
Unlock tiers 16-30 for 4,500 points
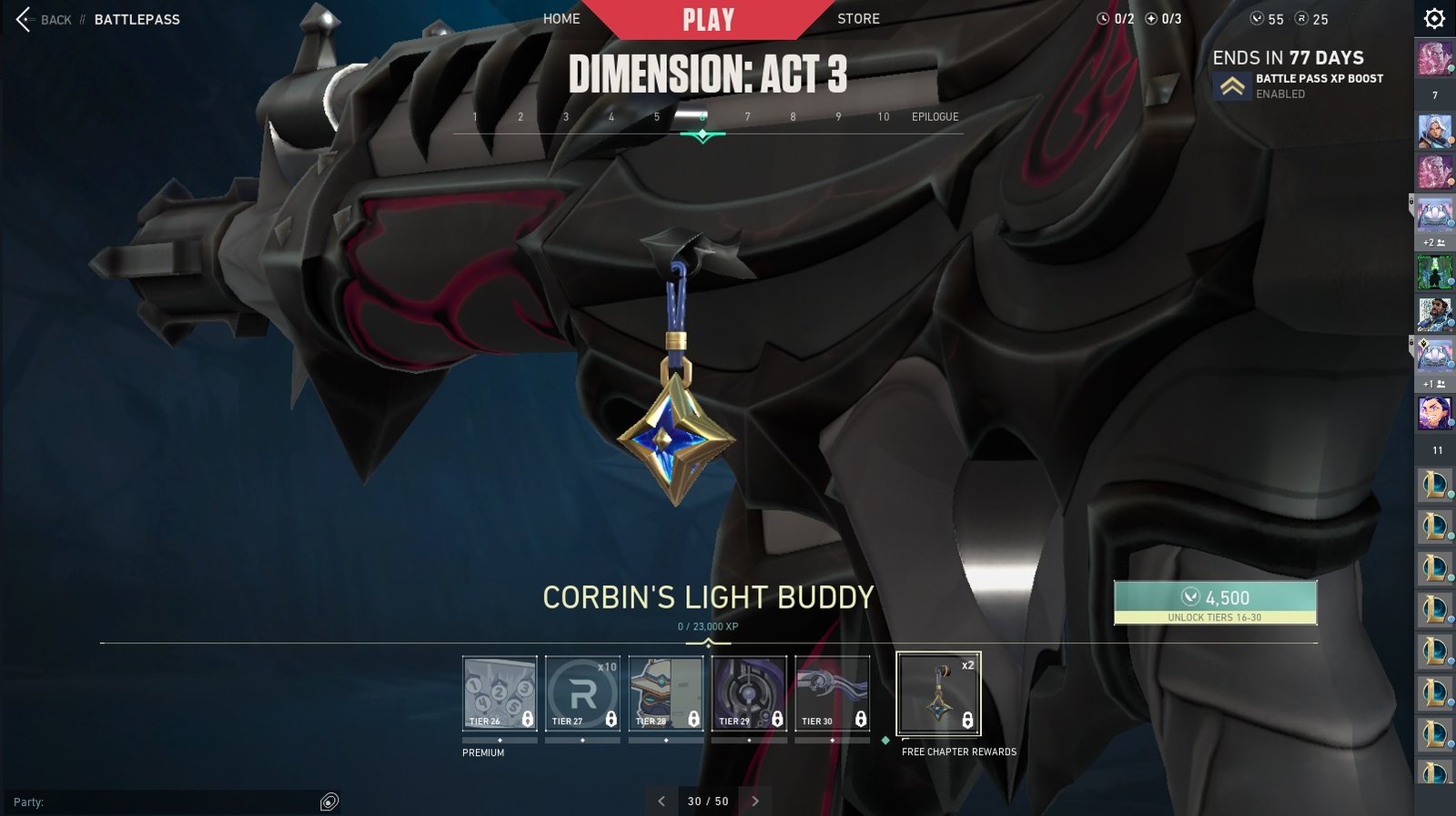point(1215,602)
